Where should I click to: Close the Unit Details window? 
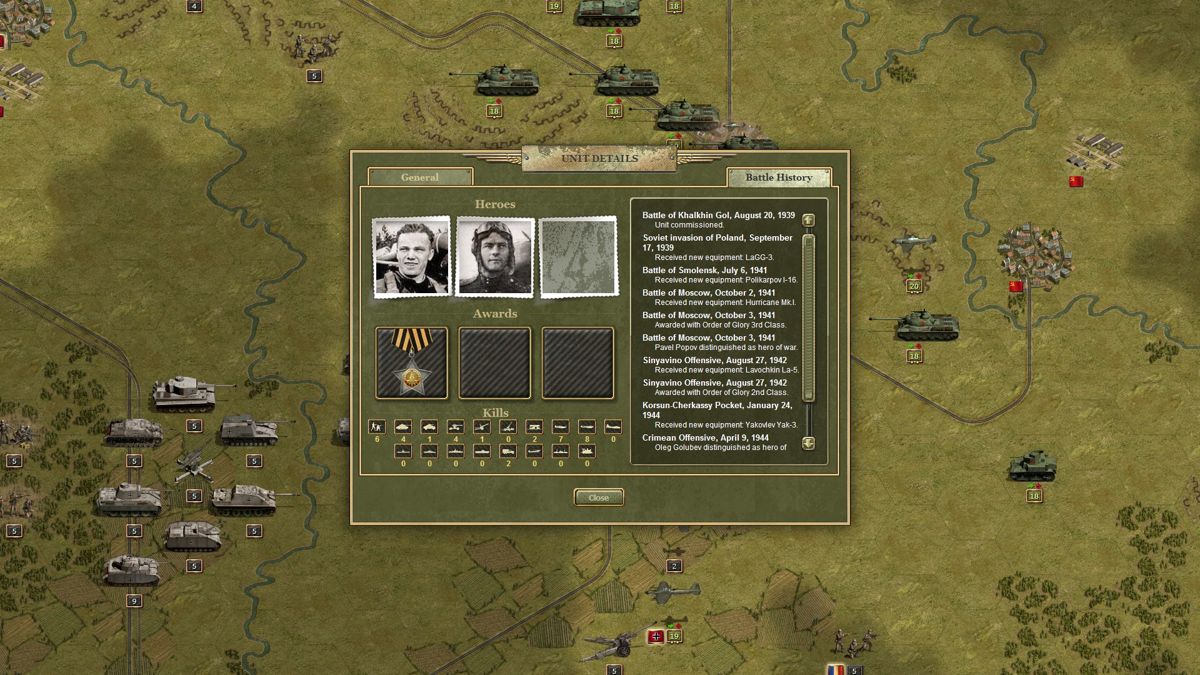tap(598, 497)
